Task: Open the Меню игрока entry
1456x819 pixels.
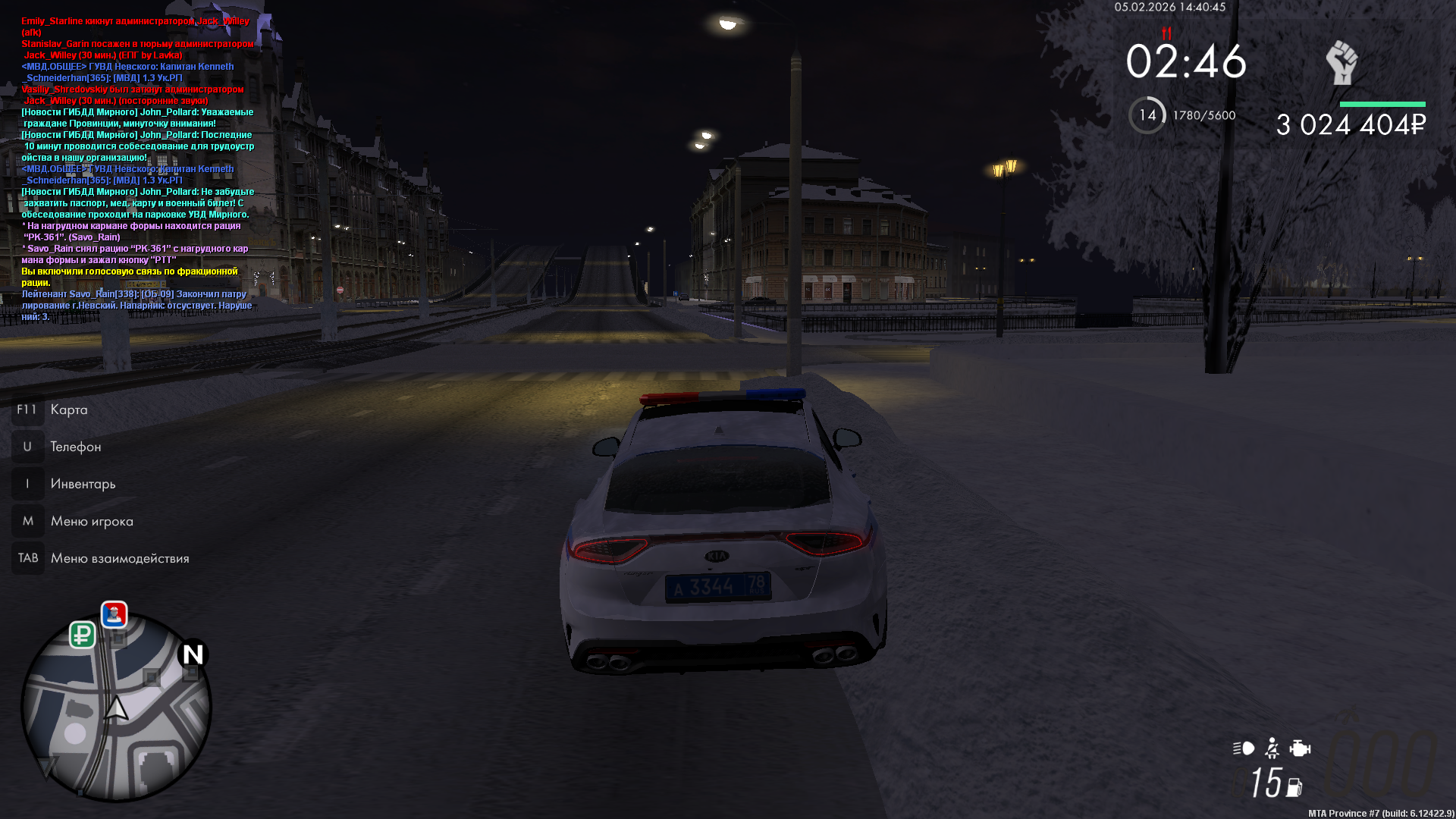Action: tap(92, 521)
